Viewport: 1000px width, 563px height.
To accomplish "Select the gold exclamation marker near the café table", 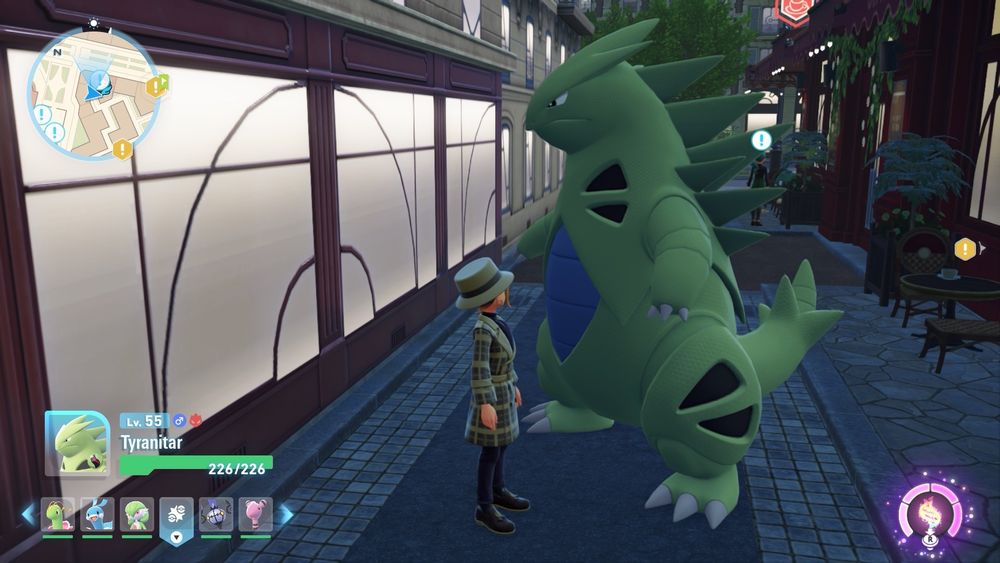I will pos(964,249).
